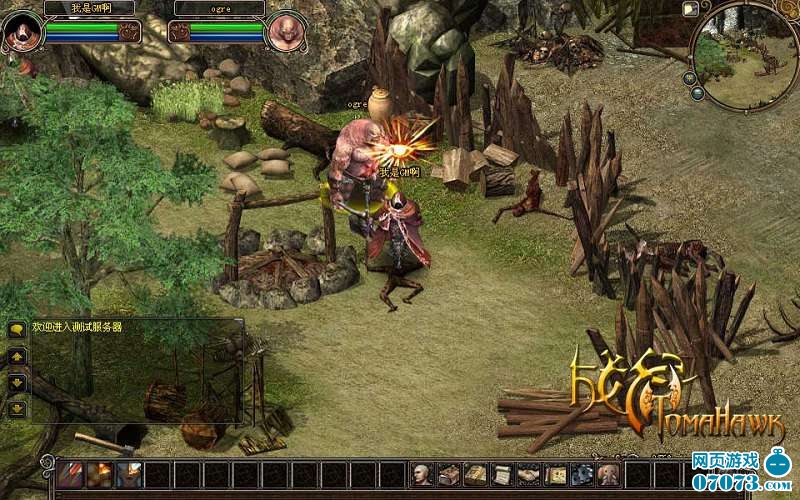The image size is (800, 500).
Task: Open the pale creature face icon in the menu bar
Action: click(x=607, y=475)
